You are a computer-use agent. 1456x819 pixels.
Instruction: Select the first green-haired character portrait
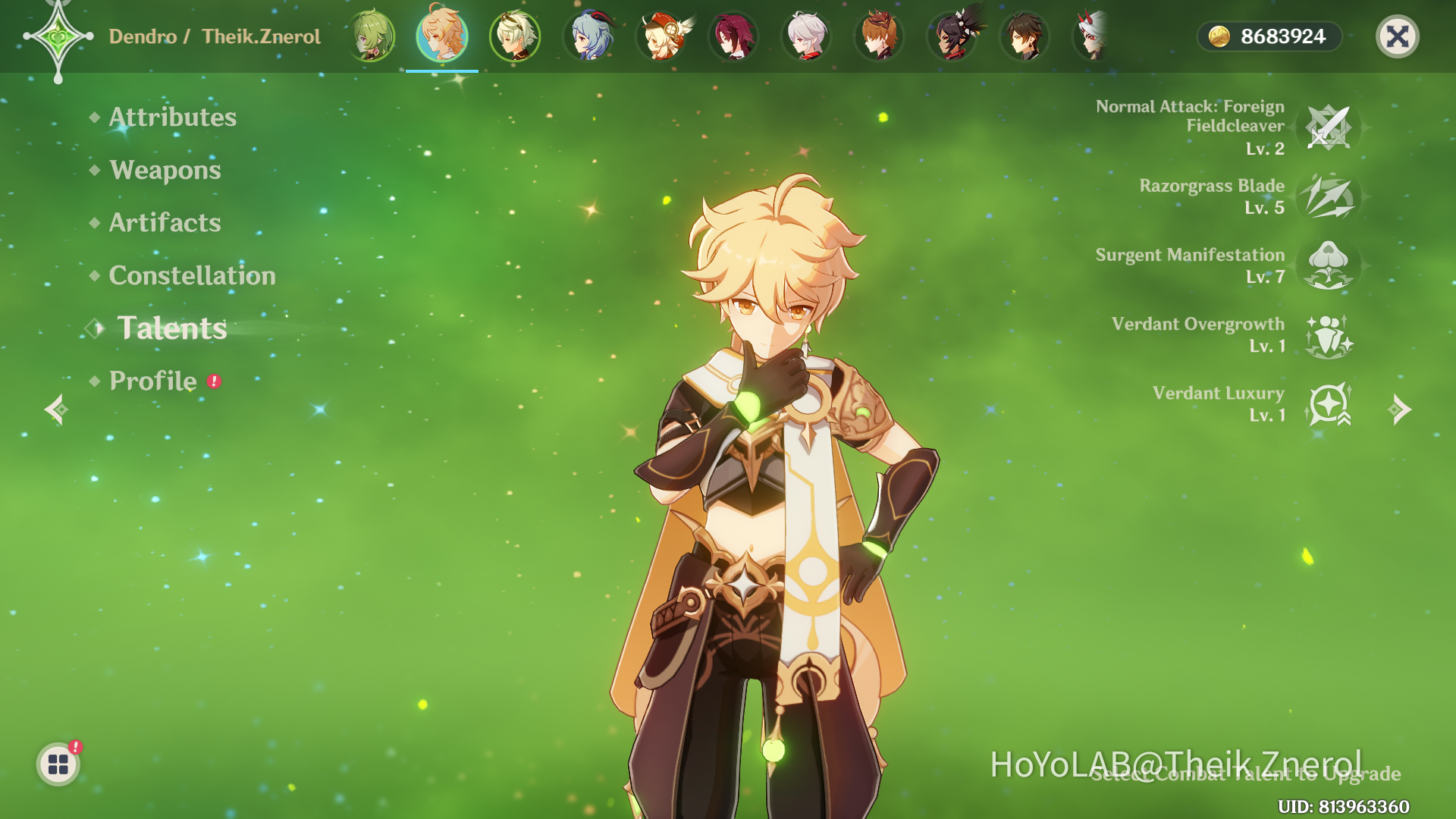tap(372, 36)
